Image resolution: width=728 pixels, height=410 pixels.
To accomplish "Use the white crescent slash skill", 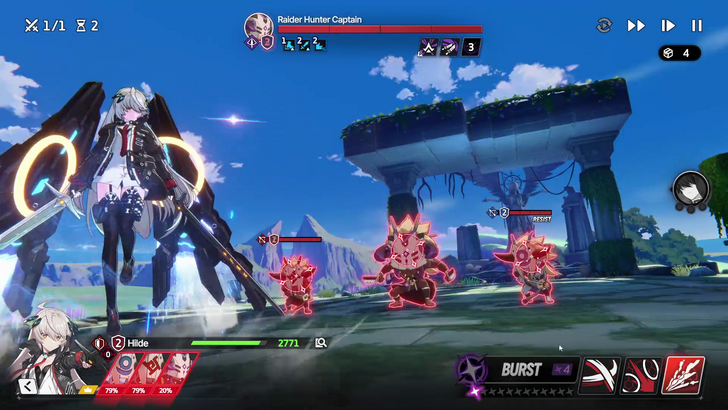I will coord(600,375).
